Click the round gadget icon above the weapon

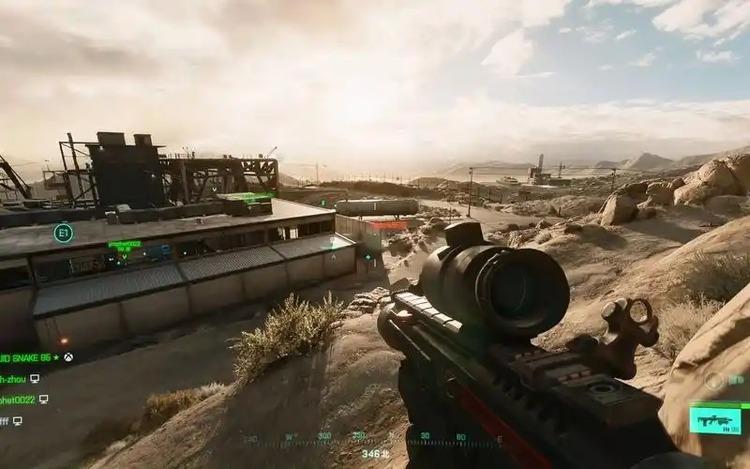(714, 380)
